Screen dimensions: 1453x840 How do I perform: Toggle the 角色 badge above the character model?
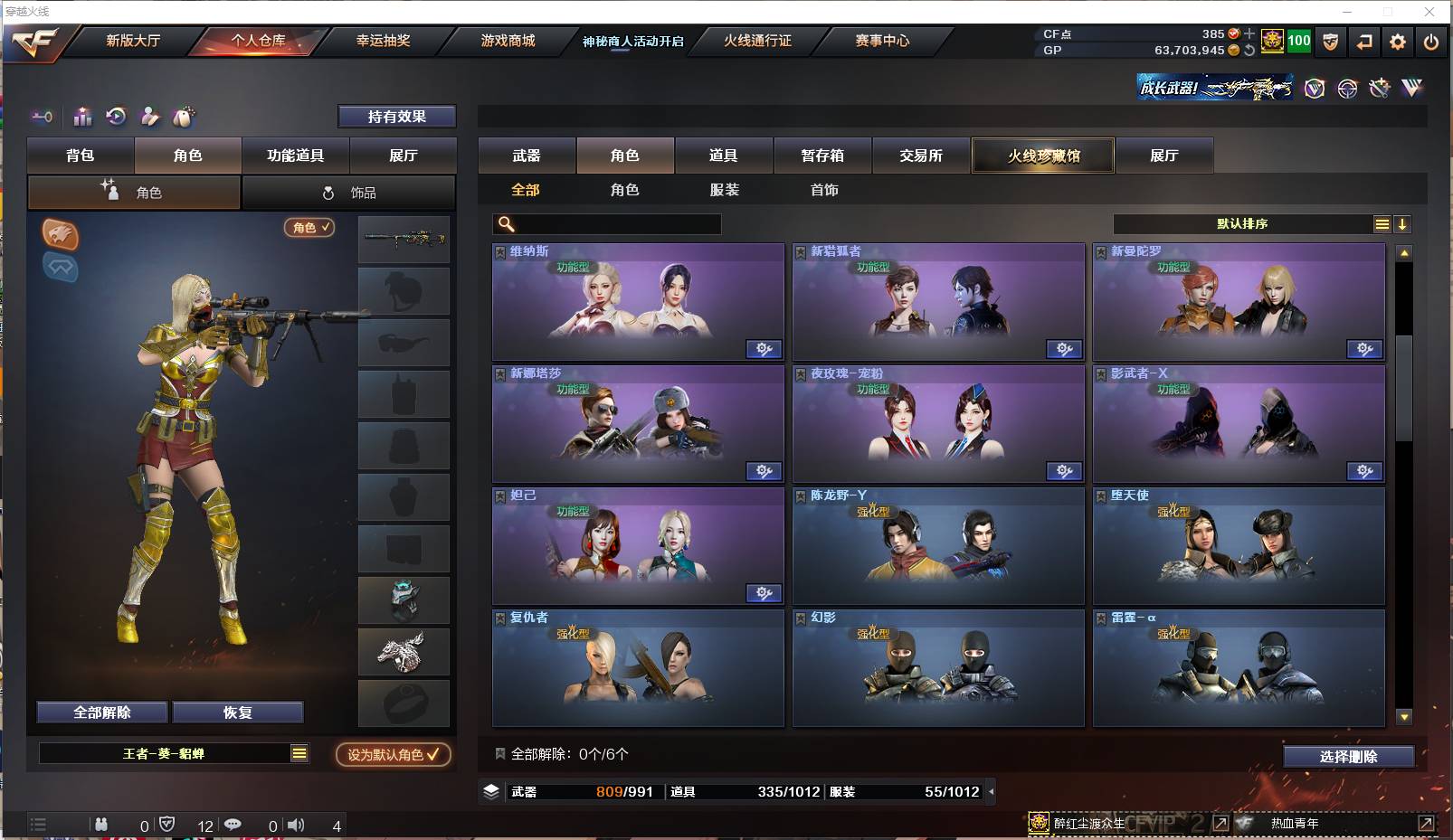pos(308,228)
